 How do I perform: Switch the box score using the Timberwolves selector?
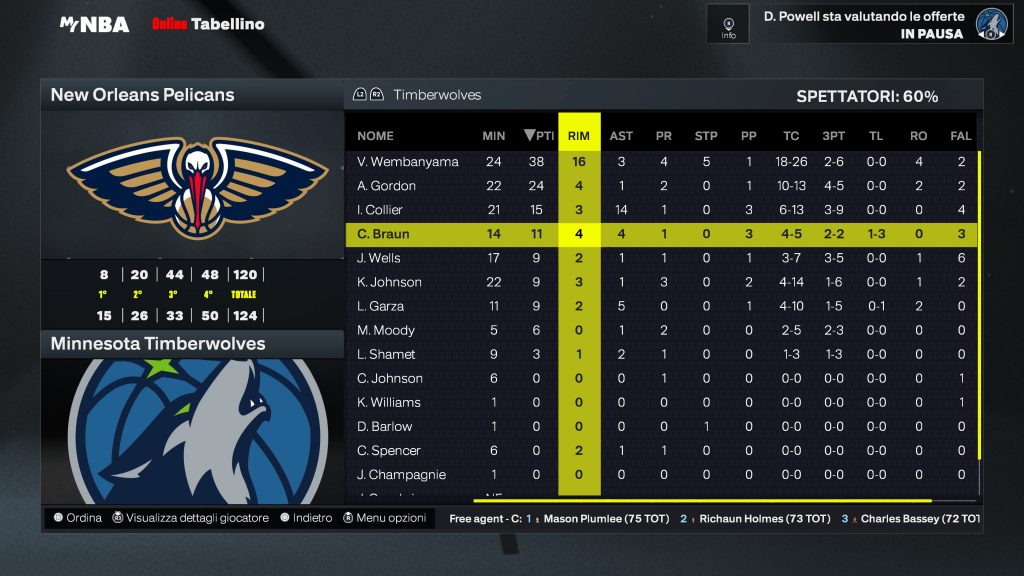417,95
